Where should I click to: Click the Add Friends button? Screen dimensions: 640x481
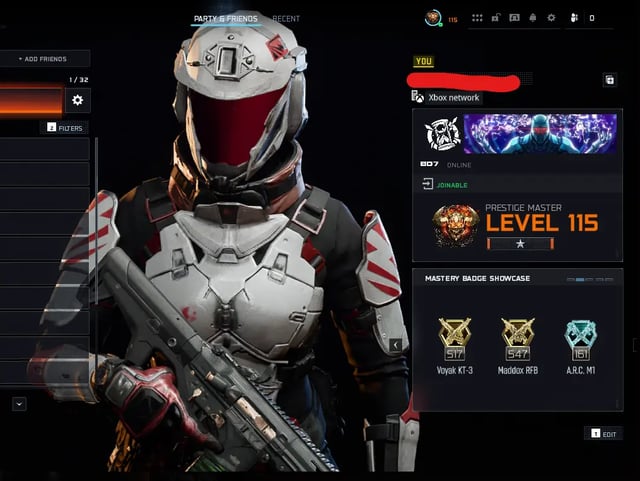44,59
